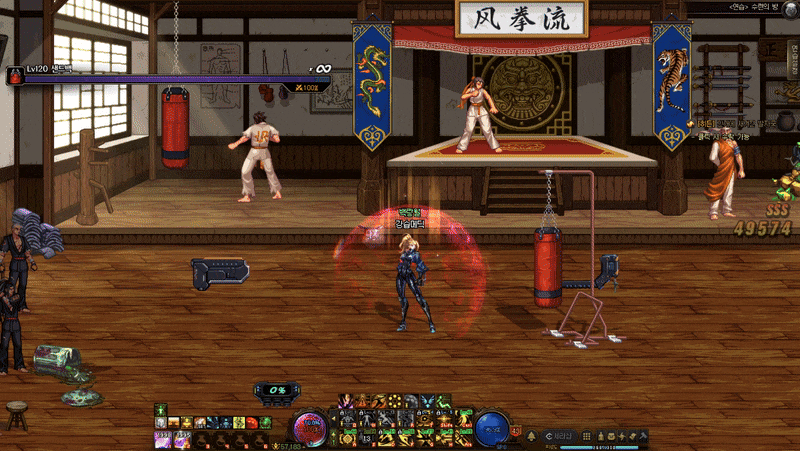The width and height of the screenshot is (800, 451).
Task: Open the grid main menu icon
Action: (586, 436)
